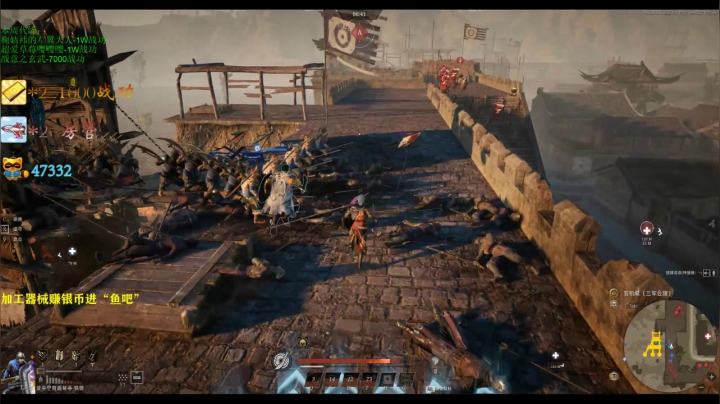This screenshot has width=720, height=404.
Task: Select the red medical cross map marker
Action: tap(646, 228)
